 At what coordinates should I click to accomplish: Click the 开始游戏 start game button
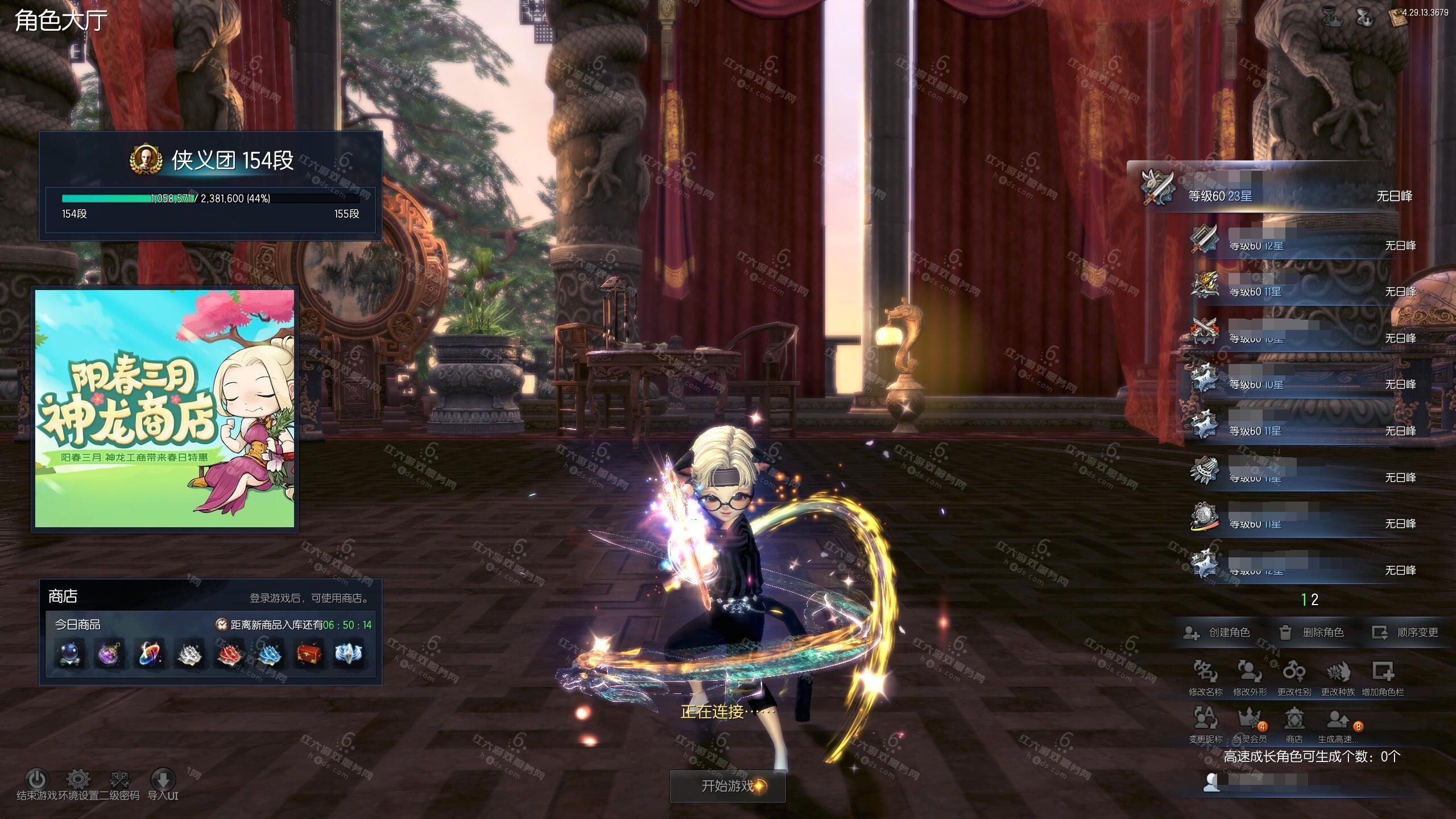pyautogui.click(x=727, y=786)
